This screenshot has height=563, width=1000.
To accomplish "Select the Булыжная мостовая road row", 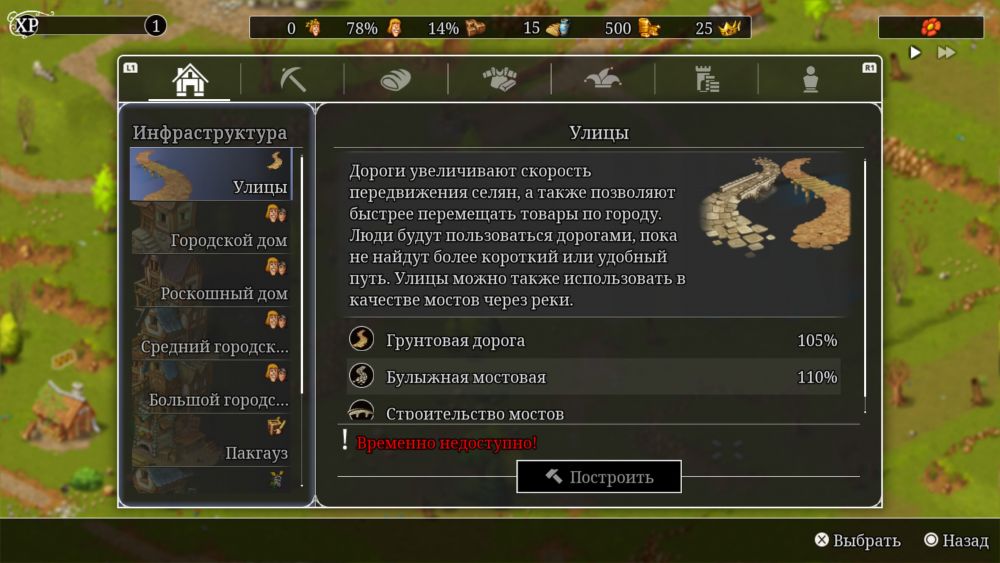I will (x=593, y=377).
